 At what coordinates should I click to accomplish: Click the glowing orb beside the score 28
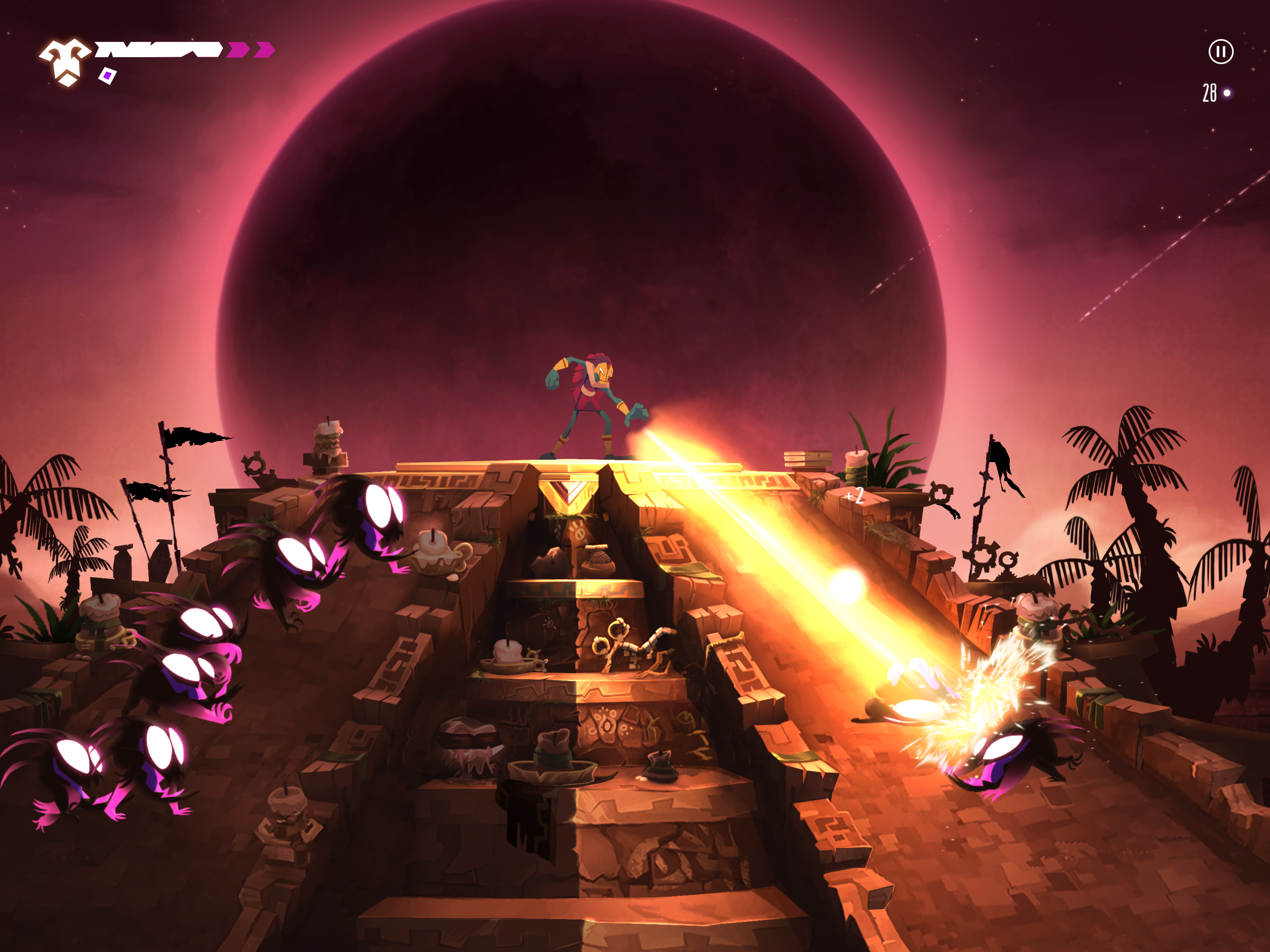pos(1226,93)
